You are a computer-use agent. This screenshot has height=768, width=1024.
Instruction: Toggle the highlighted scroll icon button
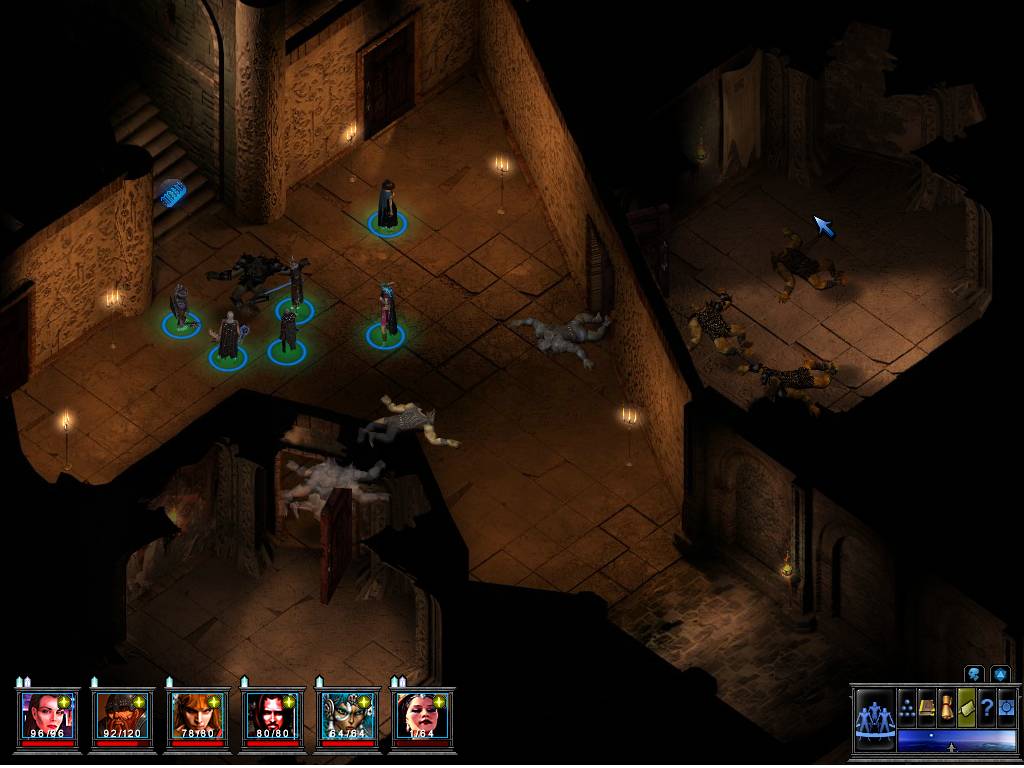pos(966,707)
